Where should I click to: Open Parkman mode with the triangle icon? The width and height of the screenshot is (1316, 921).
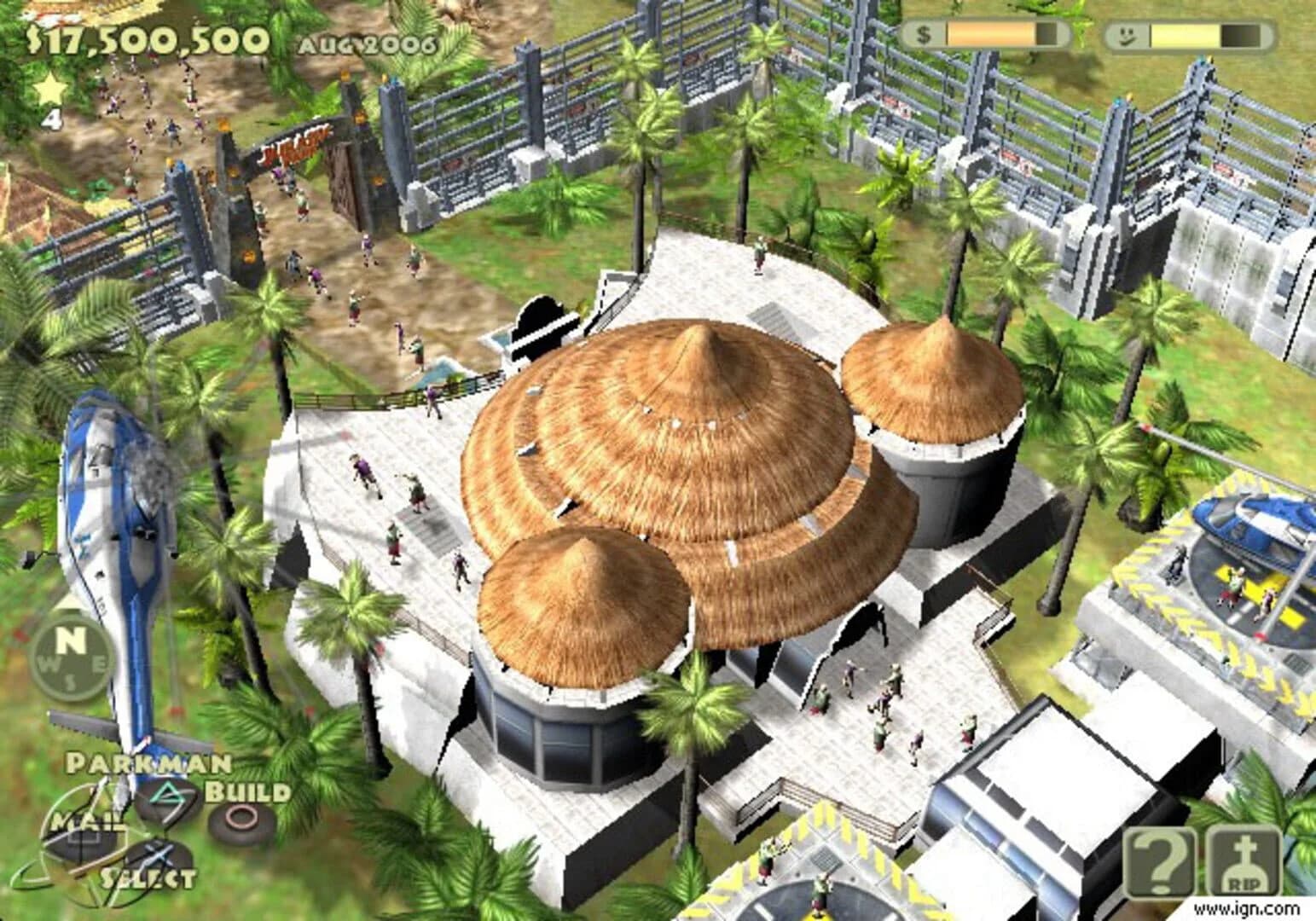(x=165, y=792)
